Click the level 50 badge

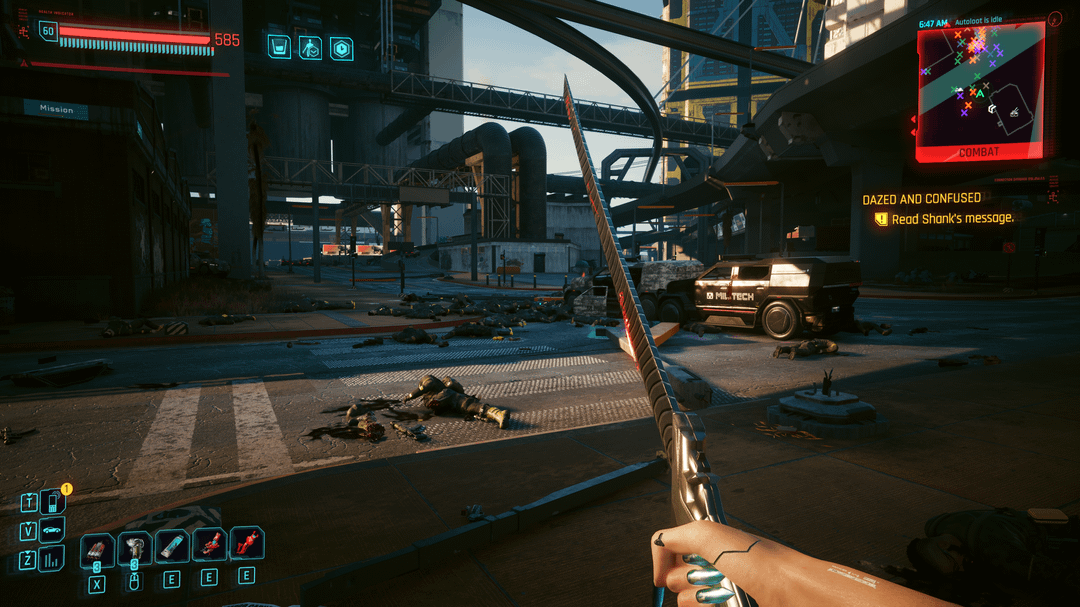pyautogui.click(x=48, y=32)
